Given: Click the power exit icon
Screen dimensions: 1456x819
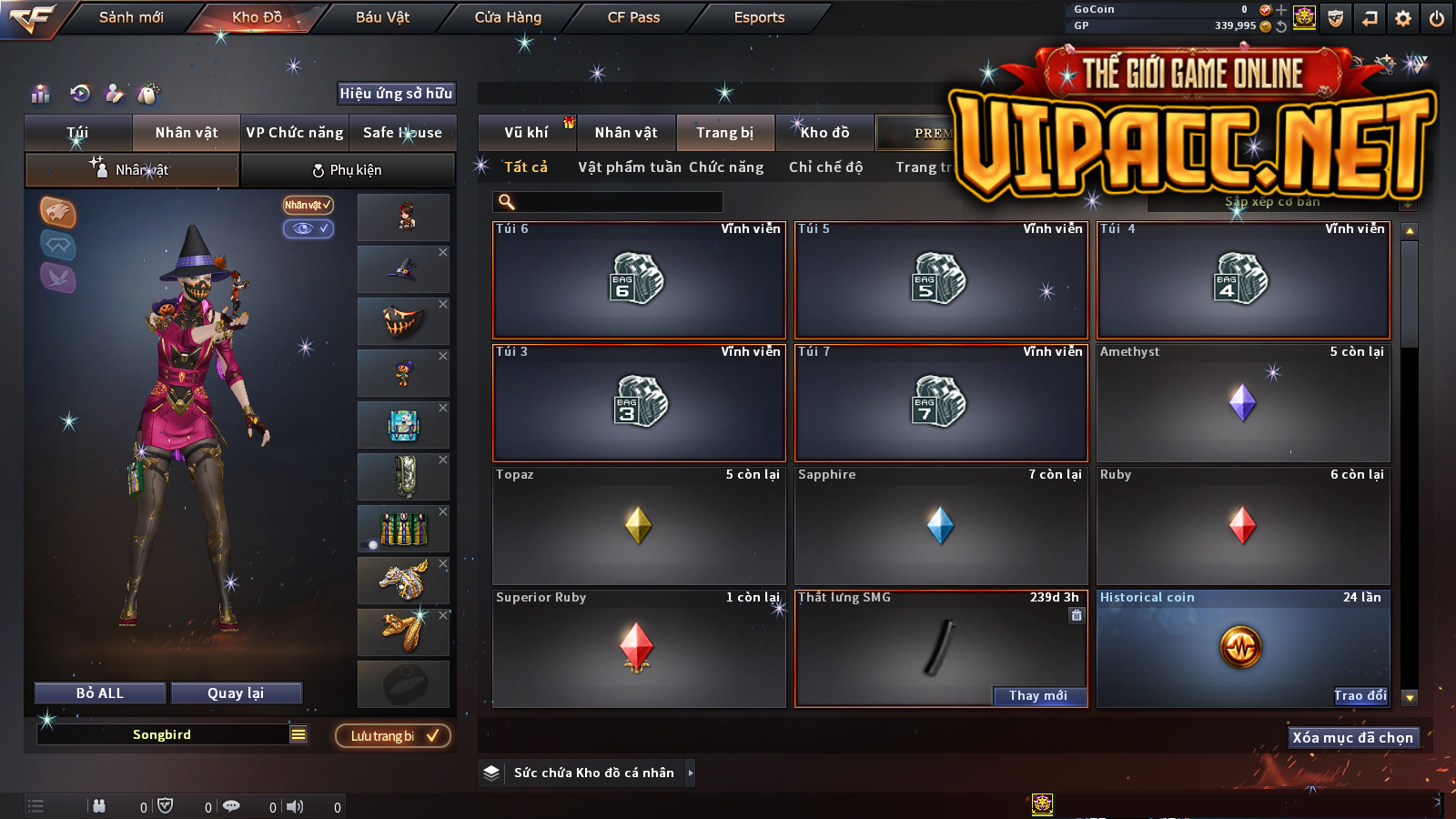Looking at the screenshot, I should 1437,18.
